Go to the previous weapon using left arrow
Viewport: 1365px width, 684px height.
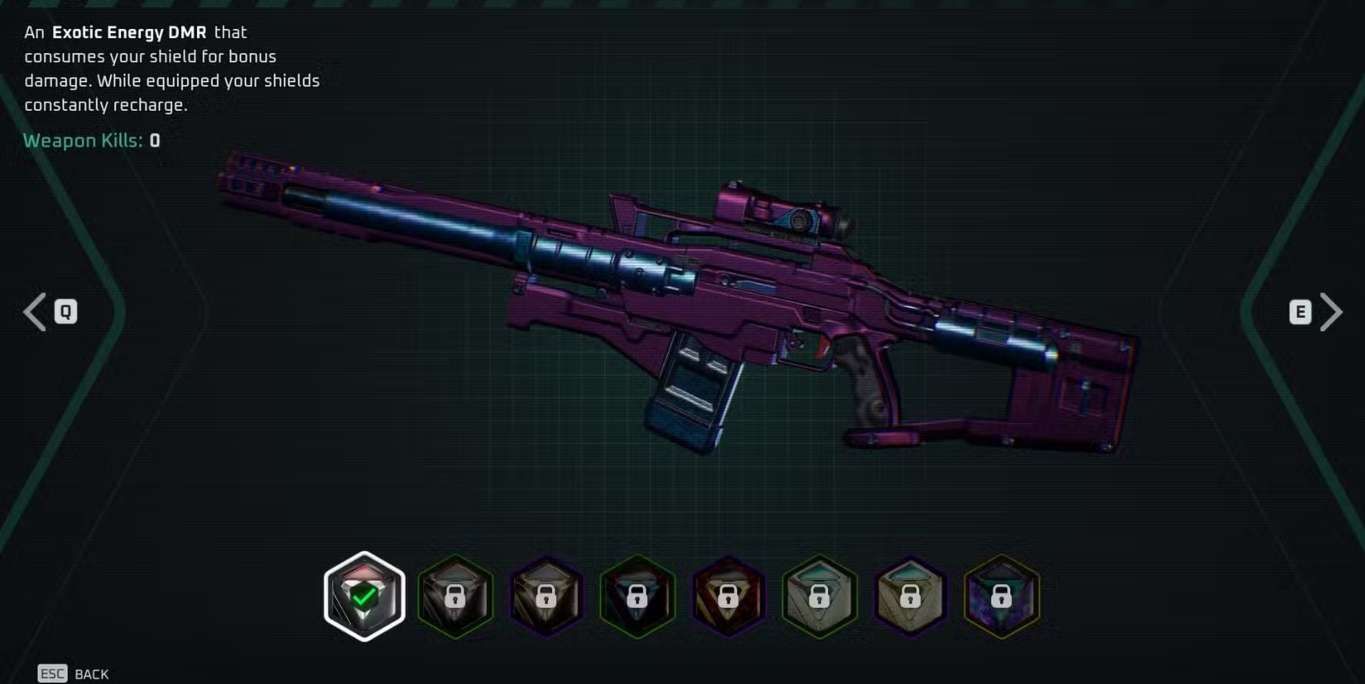(36, 312)
